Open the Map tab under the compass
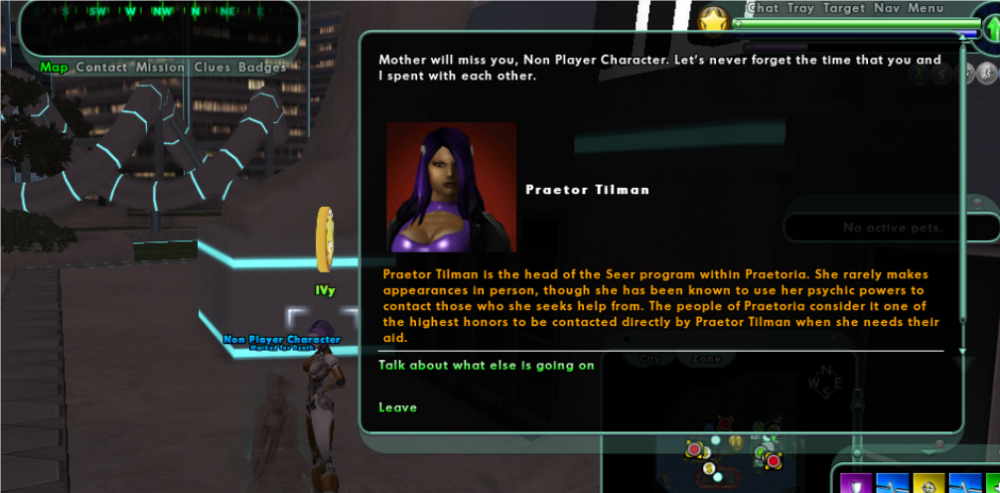The height and width of the screenshot is (493, 1000). click(x=54, y=67)
